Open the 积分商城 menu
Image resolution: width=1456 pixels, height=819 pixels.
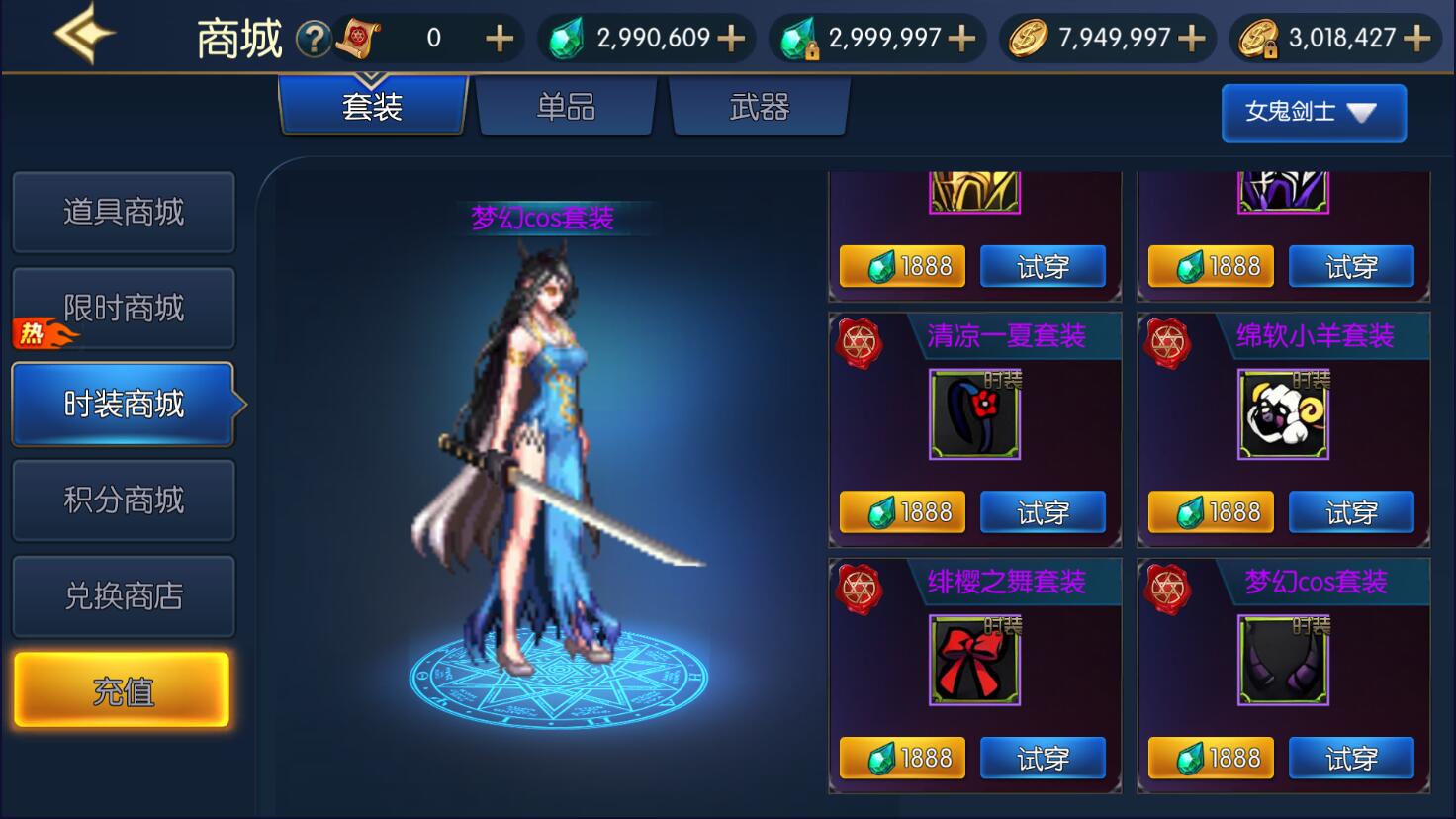(x=124, y=500)
